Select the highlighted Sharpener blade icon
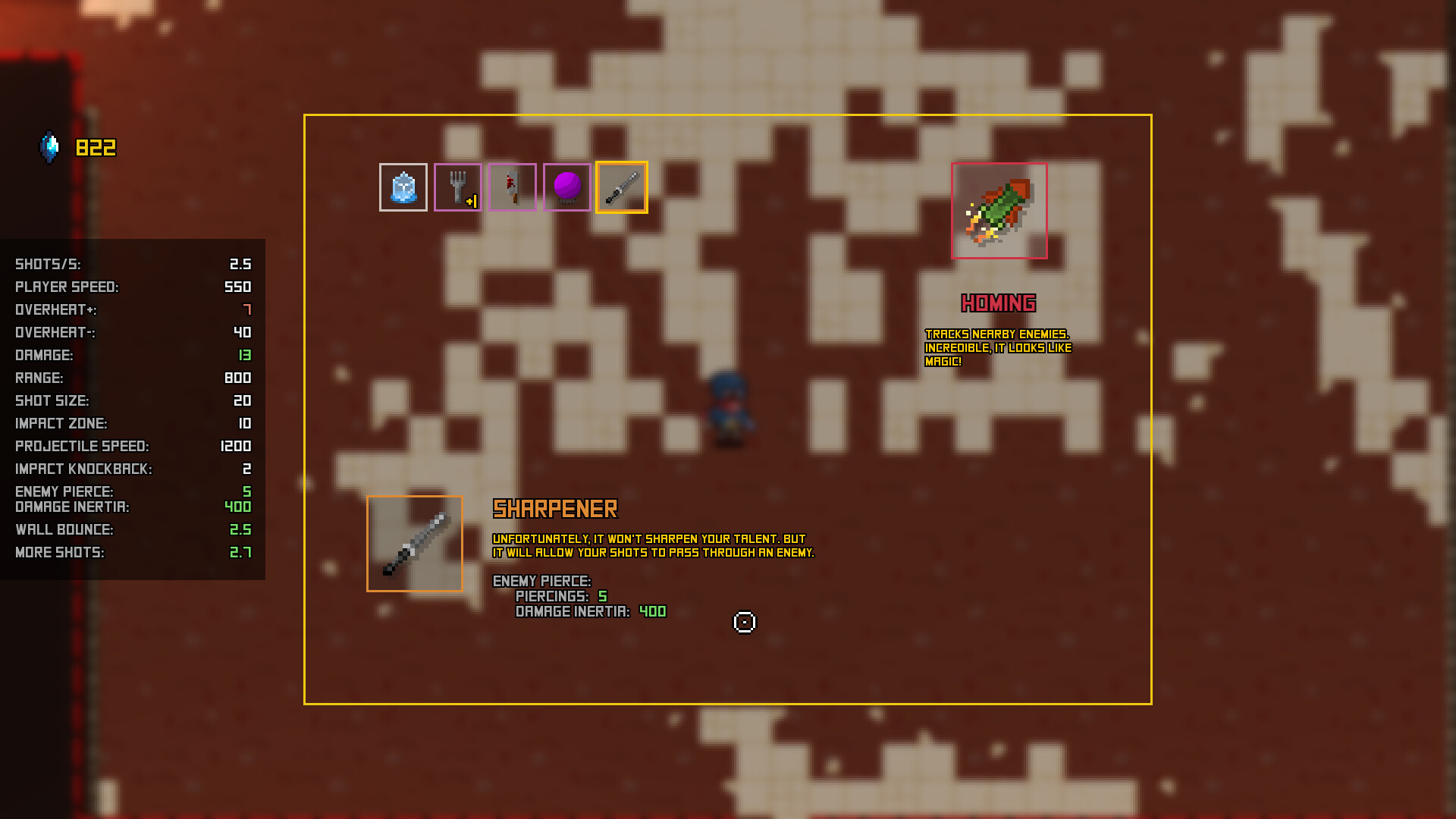The height and width of the screenshot is (819, 1456). tap(622, 187)
